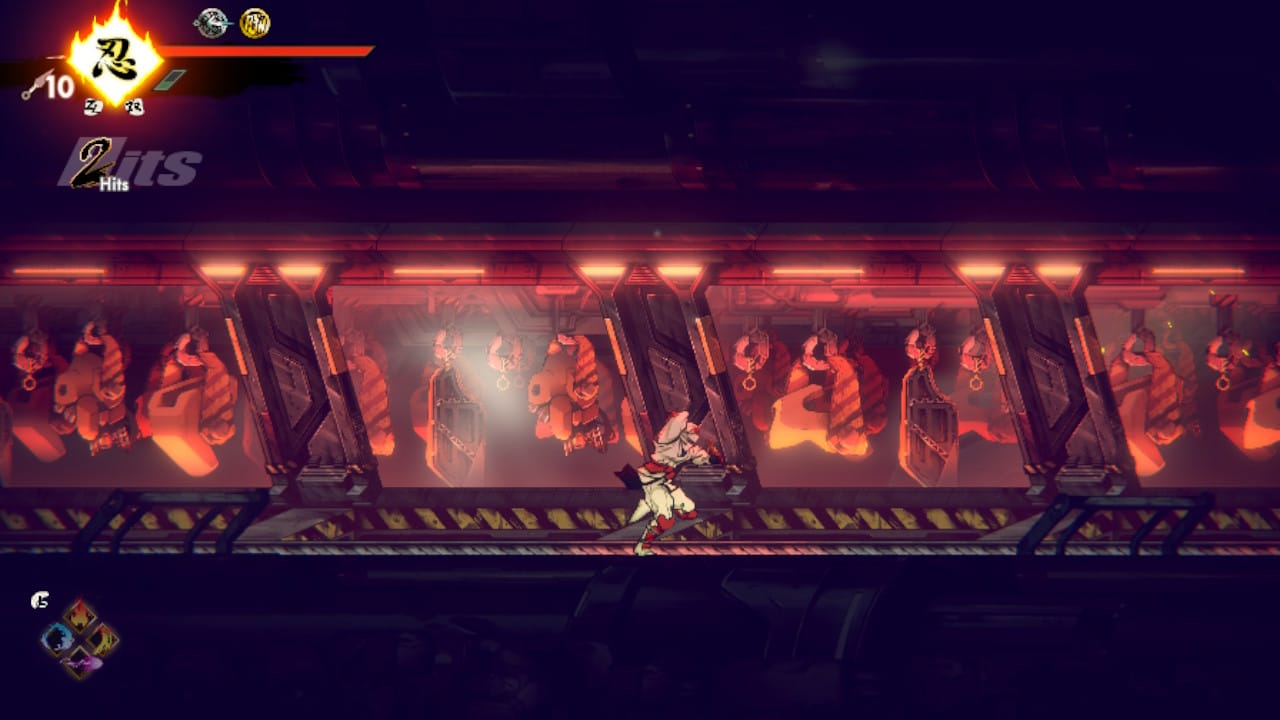Image resolution: width=1280 pixels, height=720 pixels.
Task: Click the silver blade amulet icon
Action: click(x=211, y=23)
